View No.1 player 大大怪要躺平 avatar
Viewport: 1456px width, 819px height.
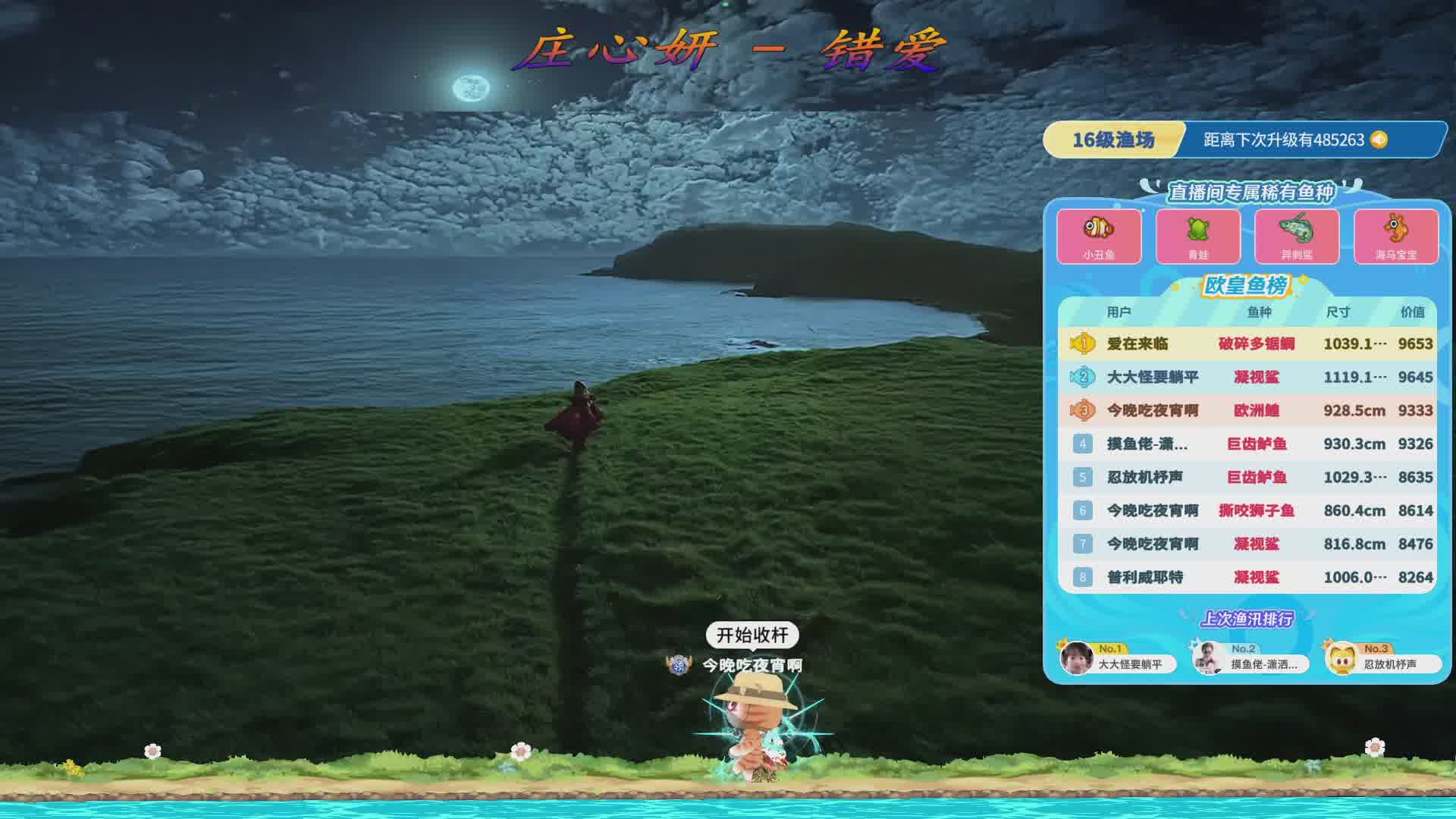tap(1077, 658)
